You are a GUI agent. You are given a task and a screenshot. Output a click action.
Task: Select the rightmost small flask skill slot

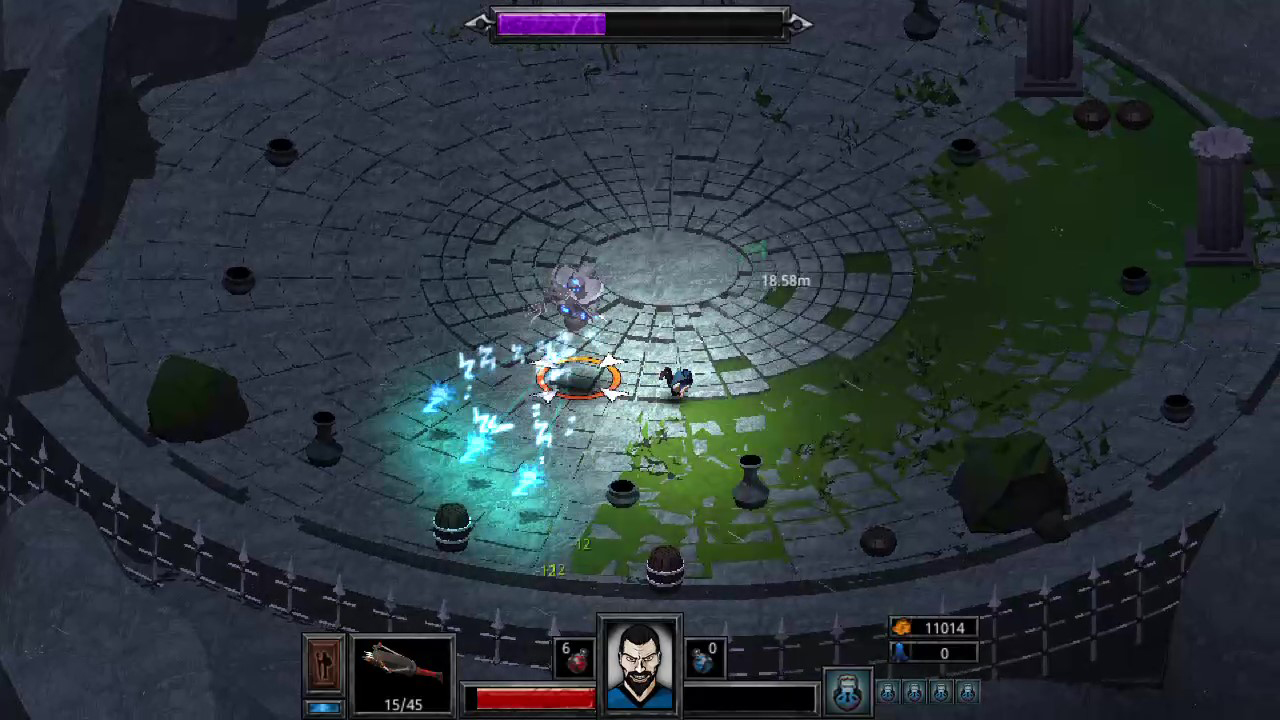(x=966, y=691)
